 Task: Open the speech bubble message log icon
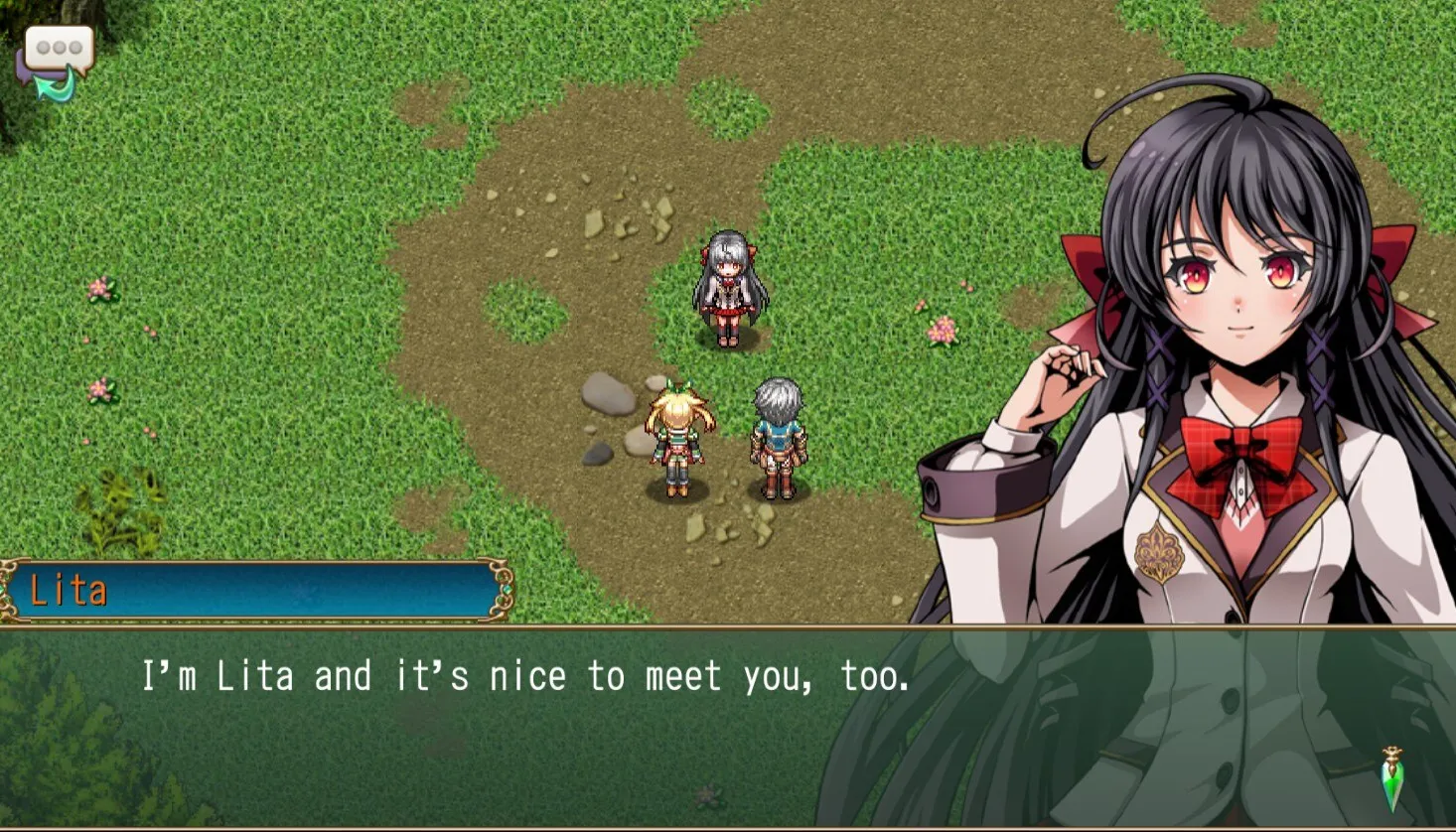[x=57, y=58]
